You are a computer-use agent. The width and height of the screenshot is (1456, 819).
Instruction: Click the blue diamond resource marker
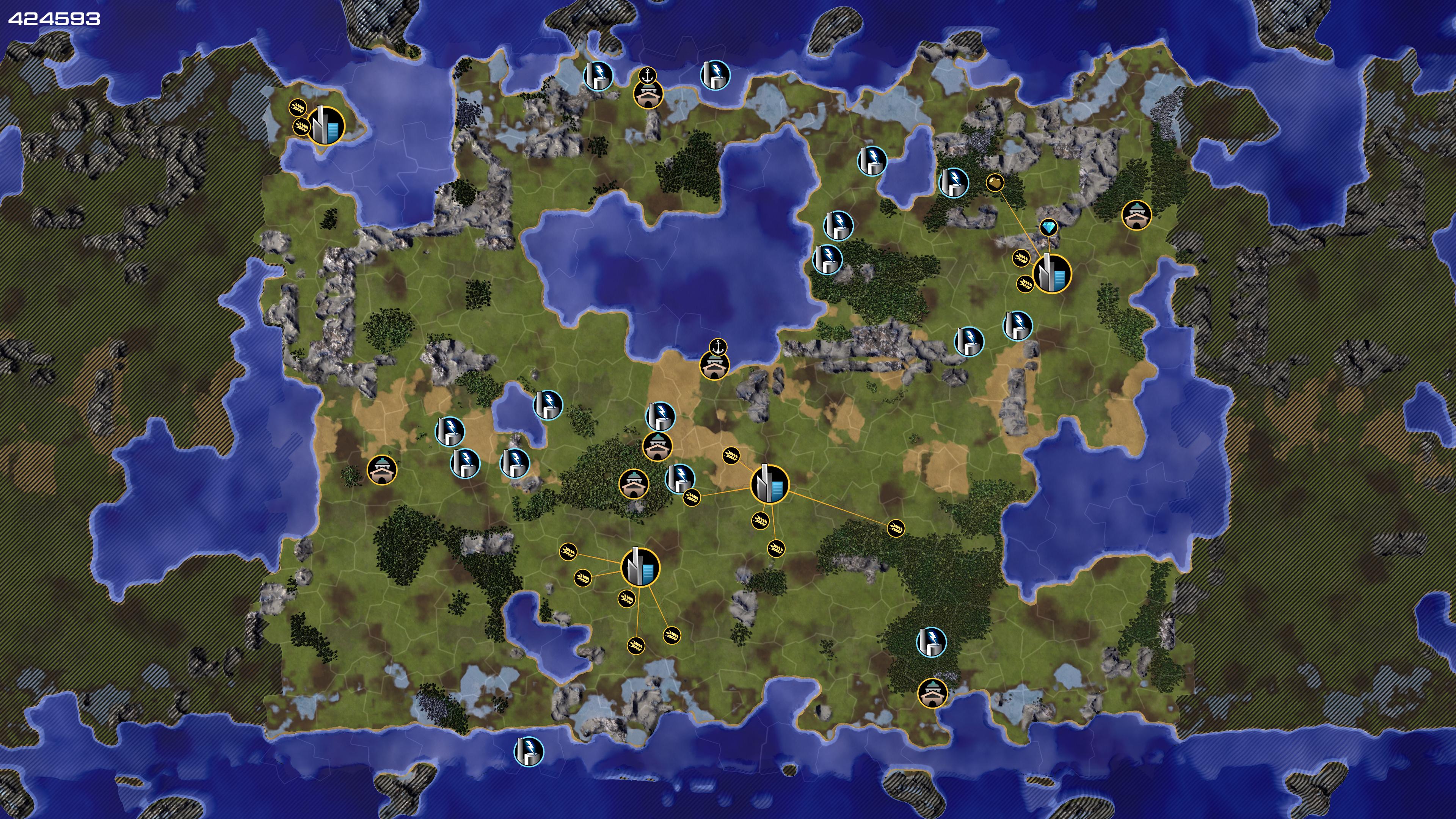[1048, 227]
